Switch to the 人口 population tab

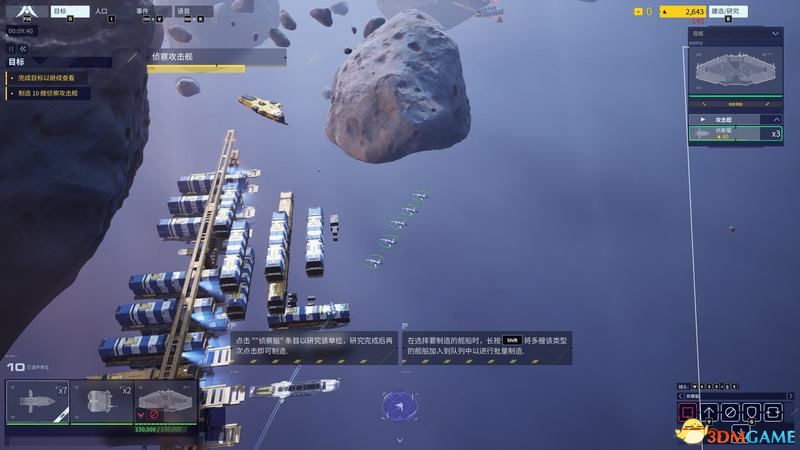point(101,13)
